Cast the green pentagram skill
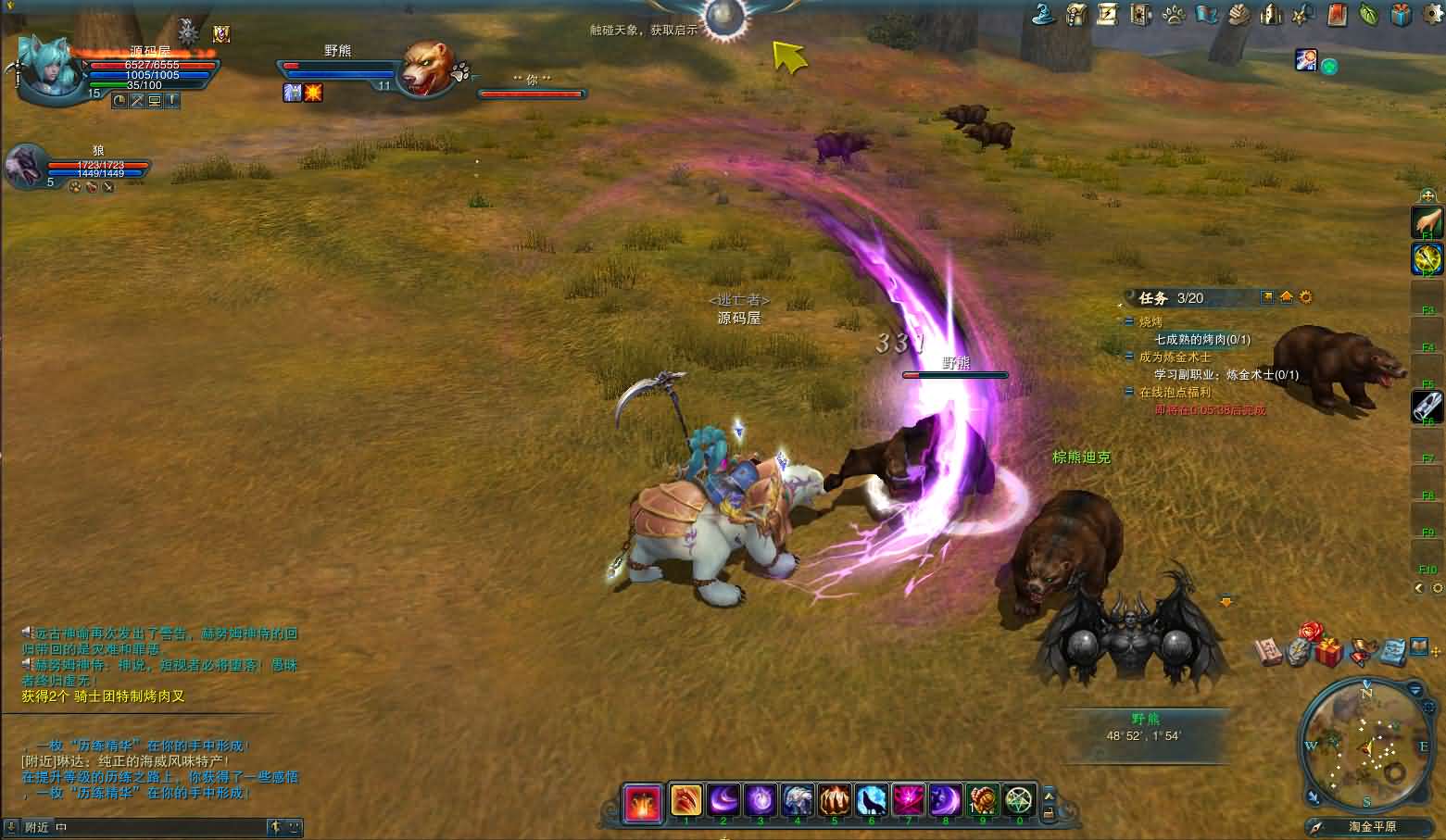This screenshot has width=1446, height=840. click(x=1019, y=799)
